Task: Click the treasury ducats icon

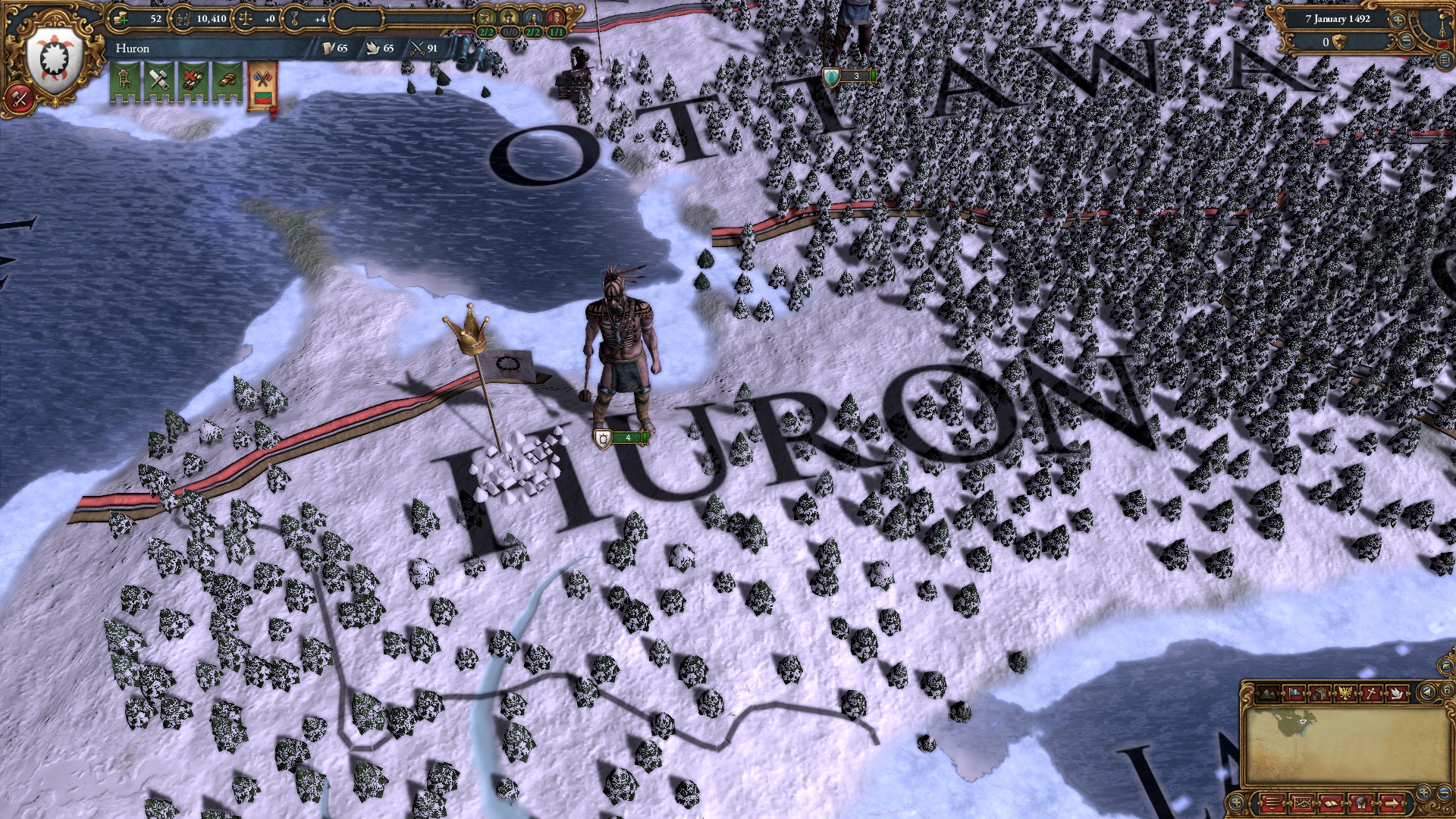Action: tap(121, 18)
